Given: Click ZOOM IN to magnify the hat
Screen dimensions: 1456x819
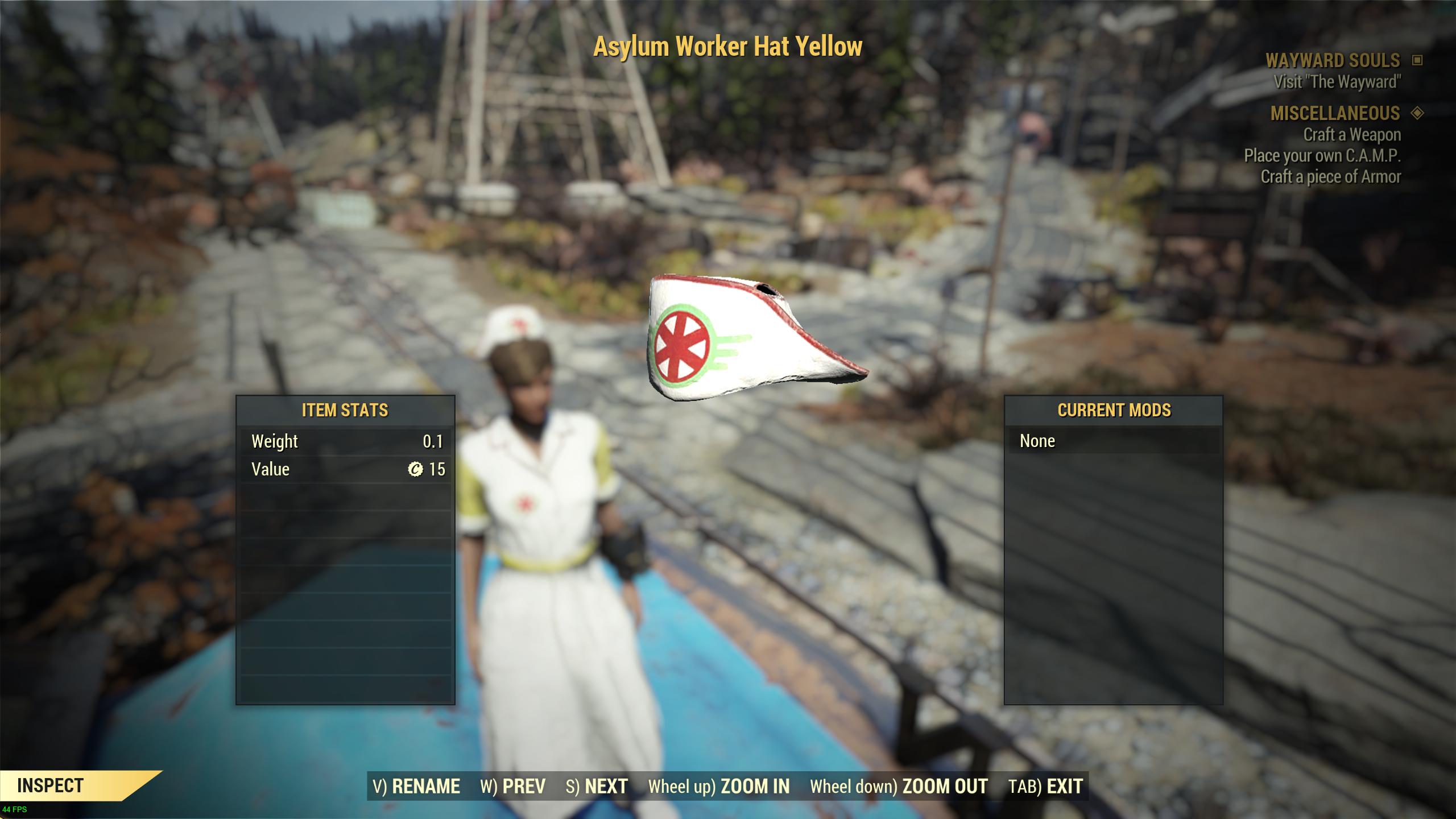Looking at the screenshot, I should pos(755,787).
